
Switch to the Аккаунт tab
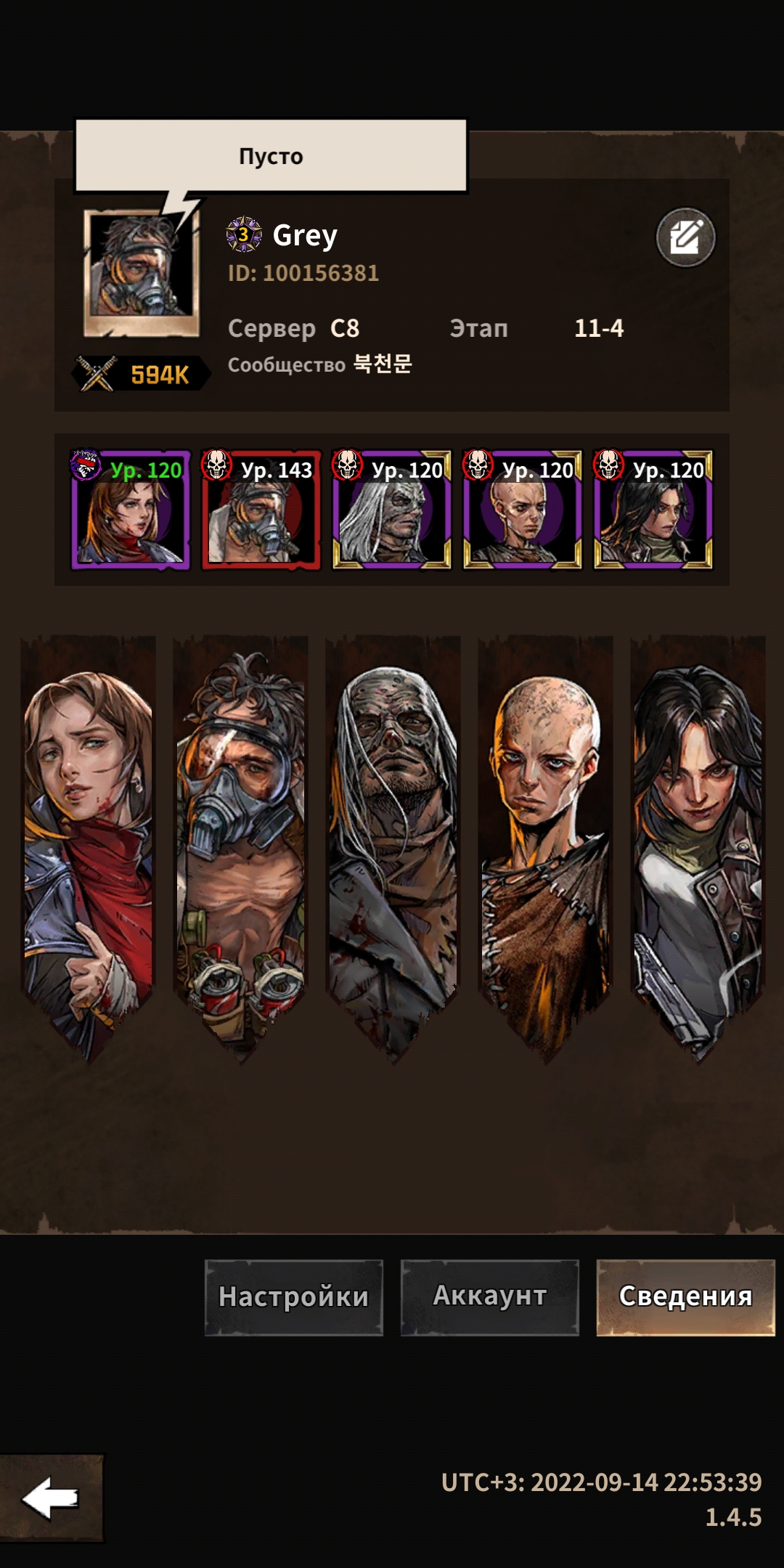(490, 1297)
